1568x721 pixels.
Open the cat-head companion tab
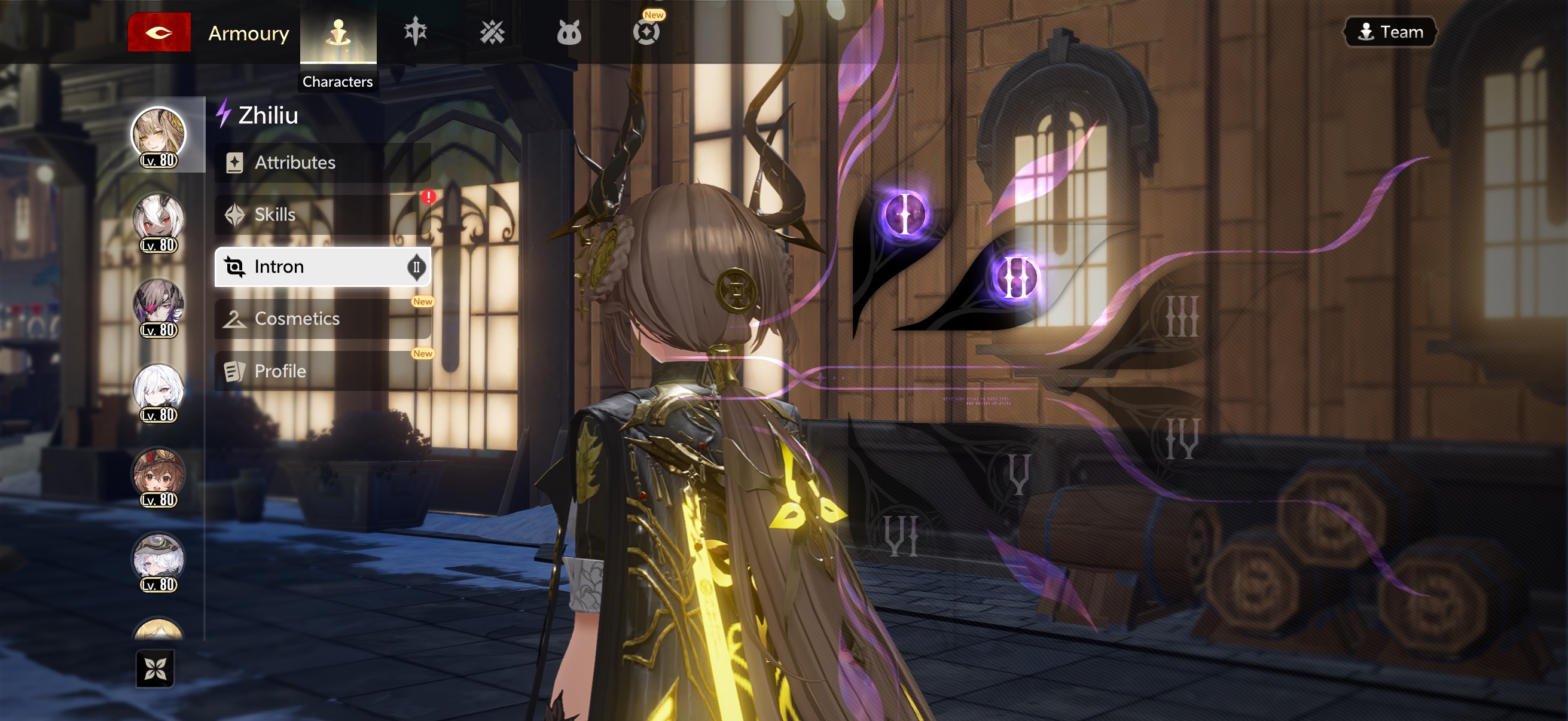(569, 32)
